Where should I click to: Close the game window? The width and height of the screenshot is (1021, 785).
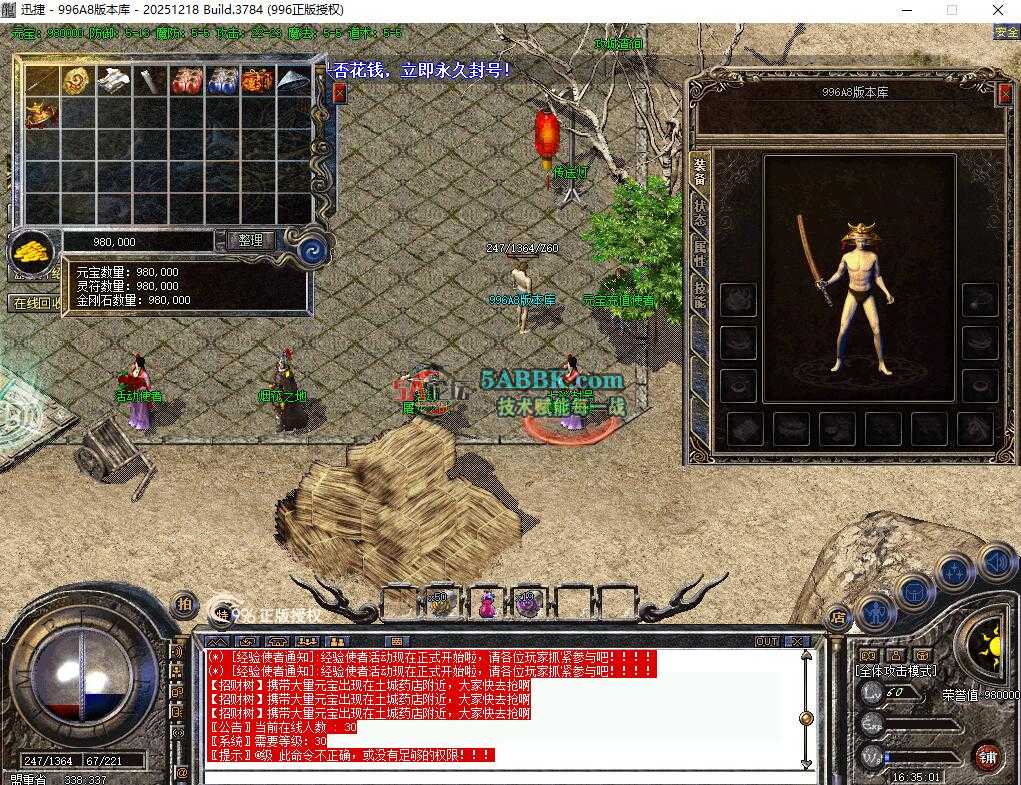pos(998,10)
